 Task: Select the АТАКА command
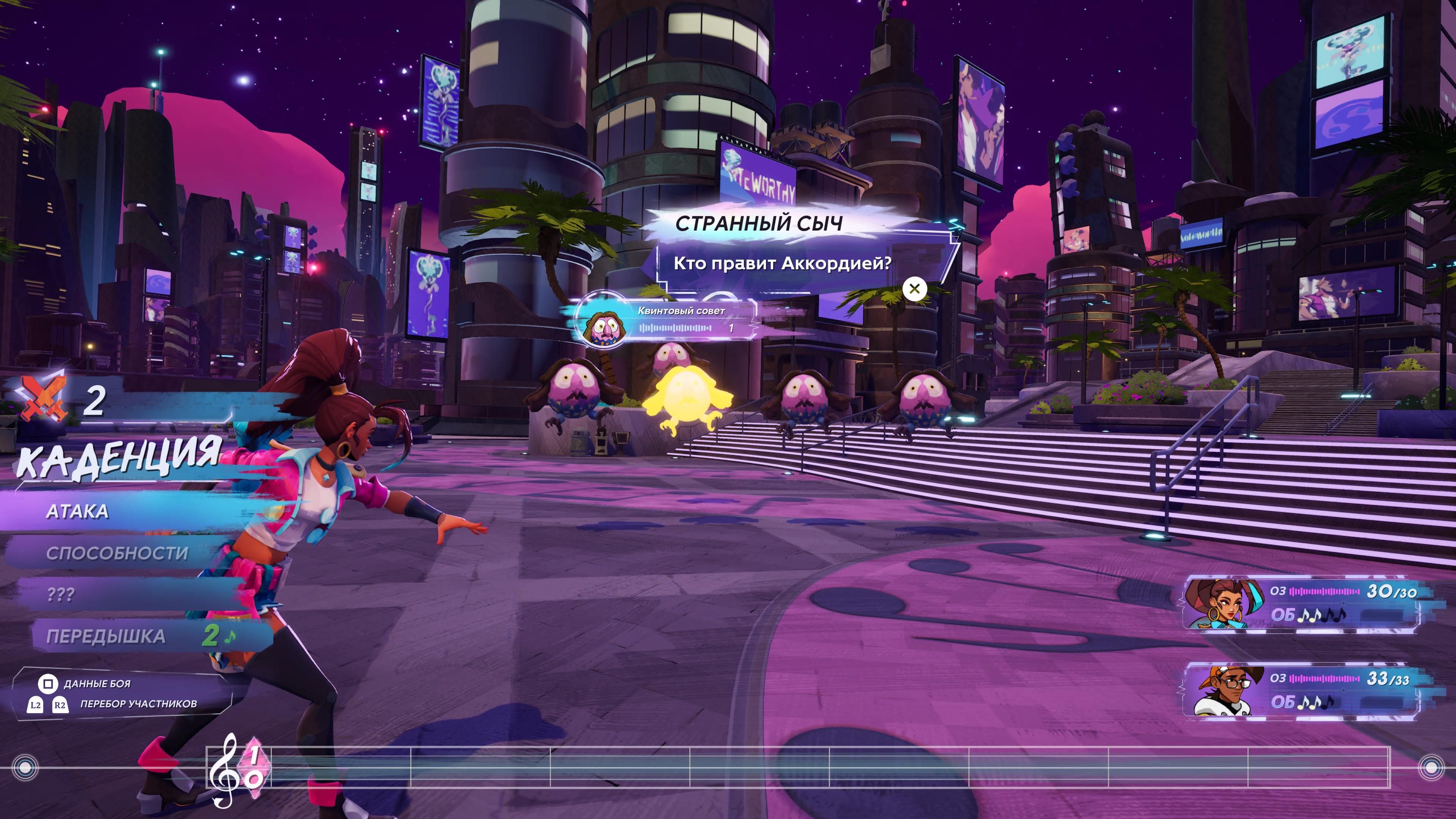click(77, 511)
